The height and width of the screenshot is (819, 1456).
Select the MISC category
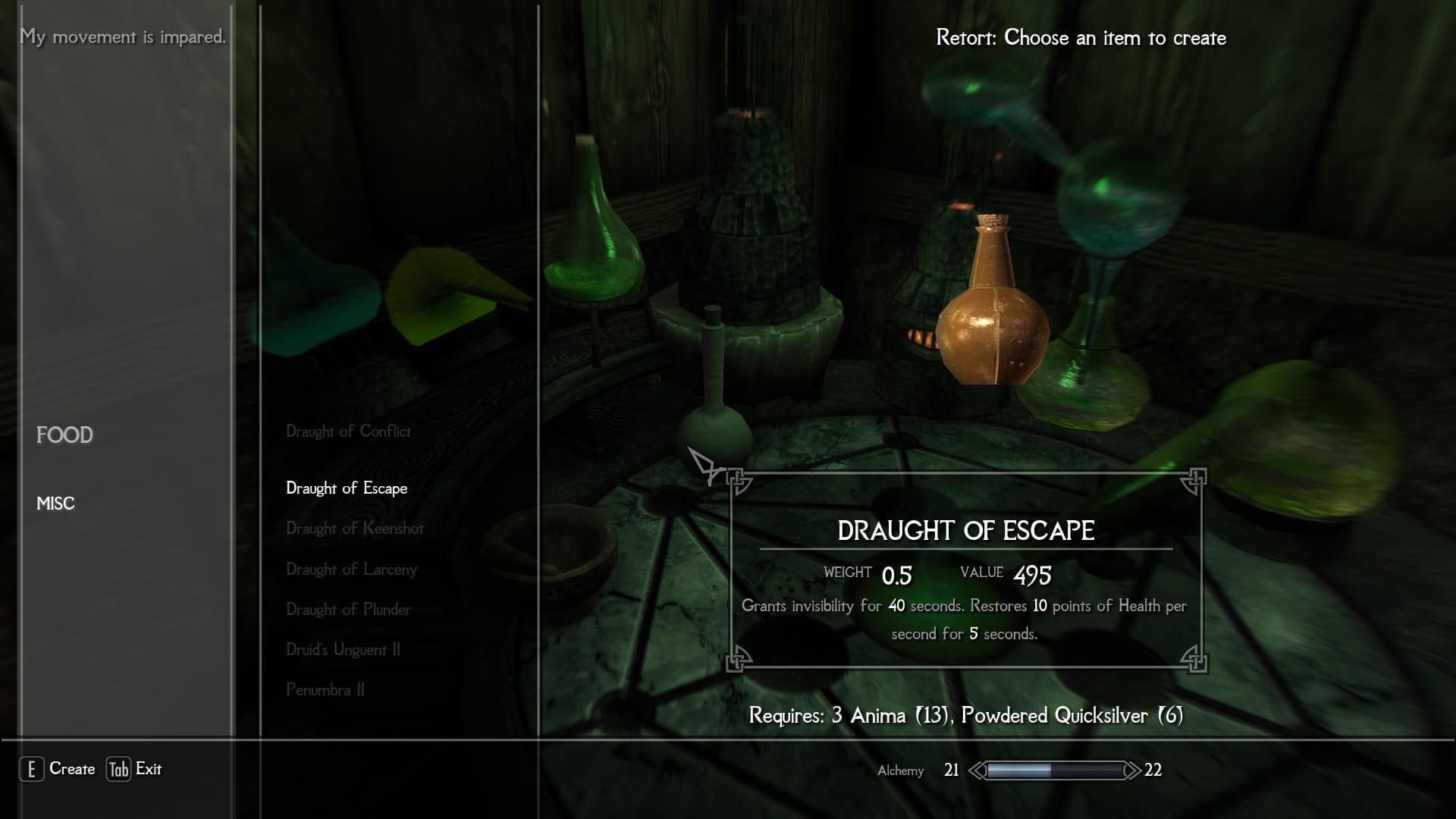(55, 504)
